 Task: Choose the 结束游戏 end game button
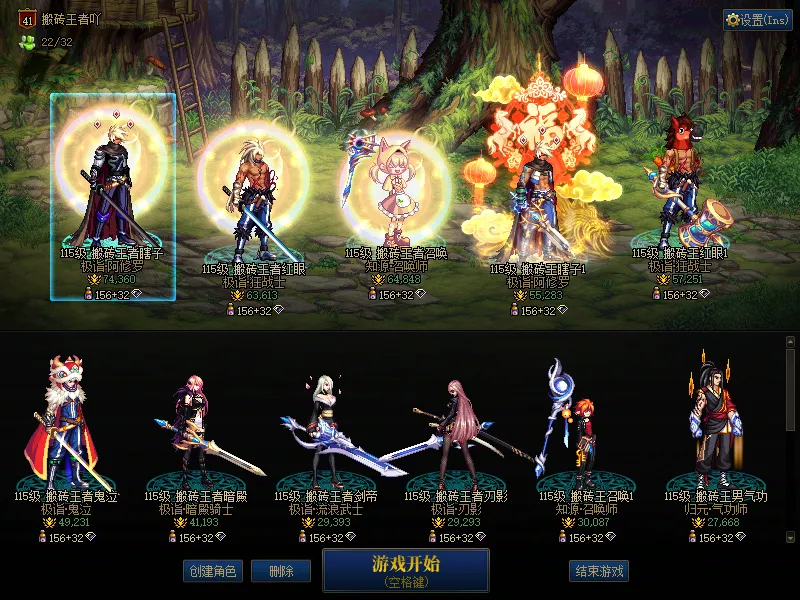click(x=598, y=571)
